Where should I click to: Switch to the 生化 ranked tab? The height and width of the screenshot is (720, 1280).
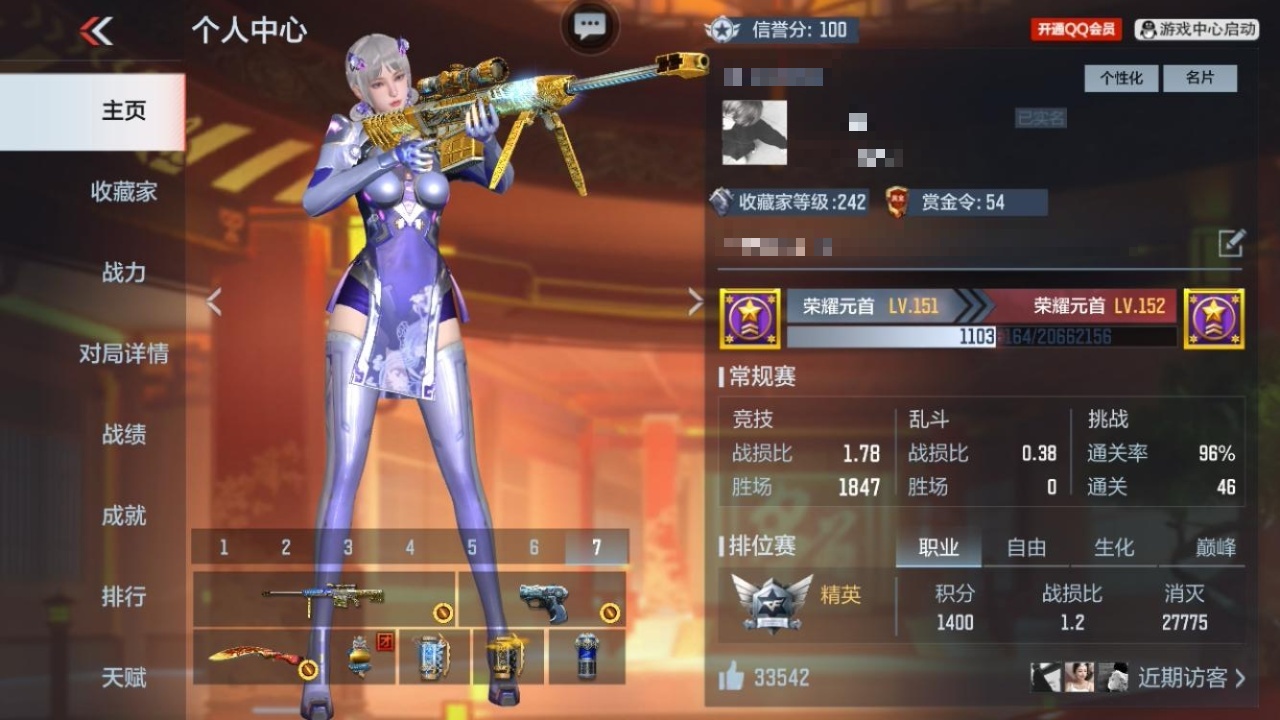pos(1114,547)
